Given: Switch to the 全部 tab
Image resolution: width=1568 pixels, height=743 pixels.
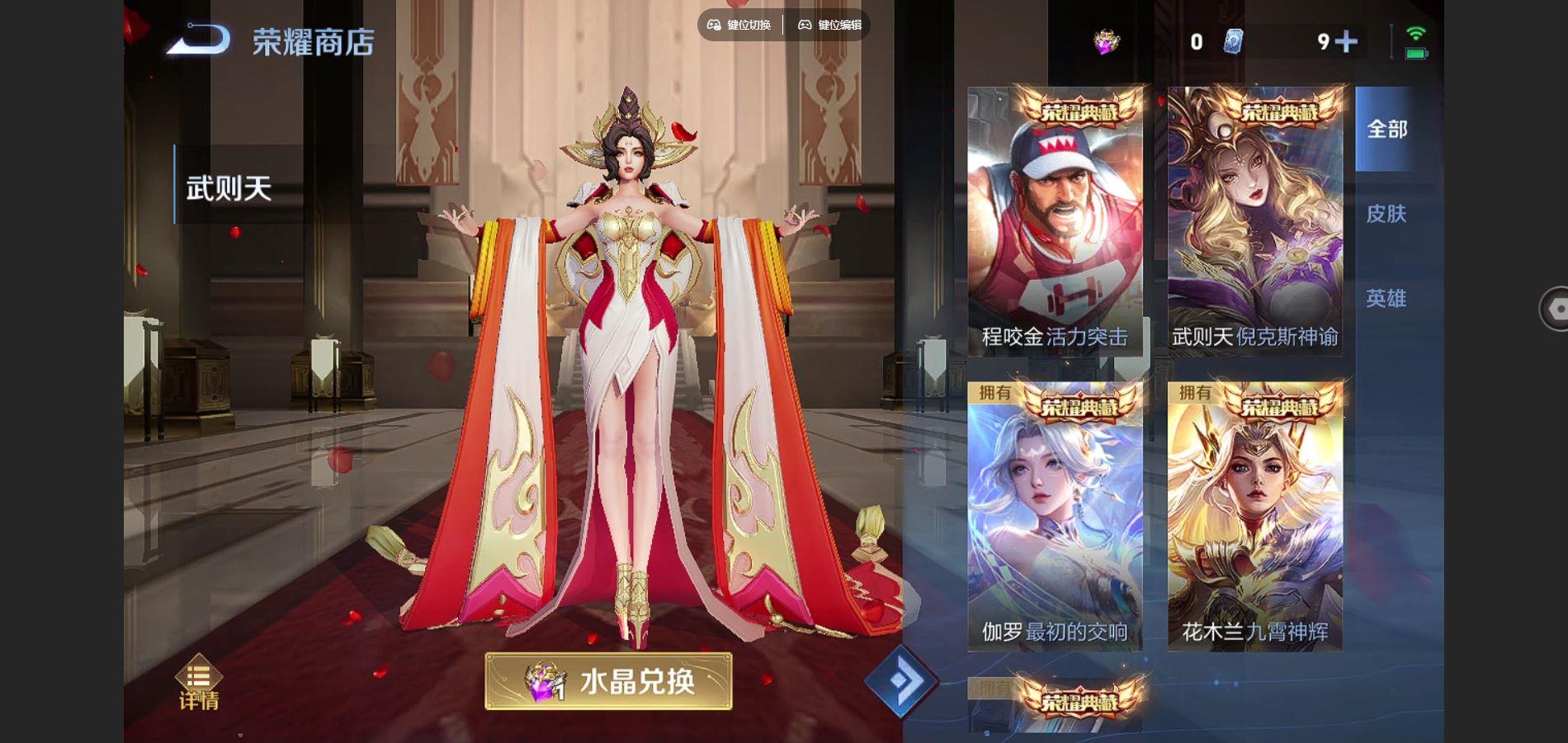Looking at the screenshot, I should coord(1390,130).
